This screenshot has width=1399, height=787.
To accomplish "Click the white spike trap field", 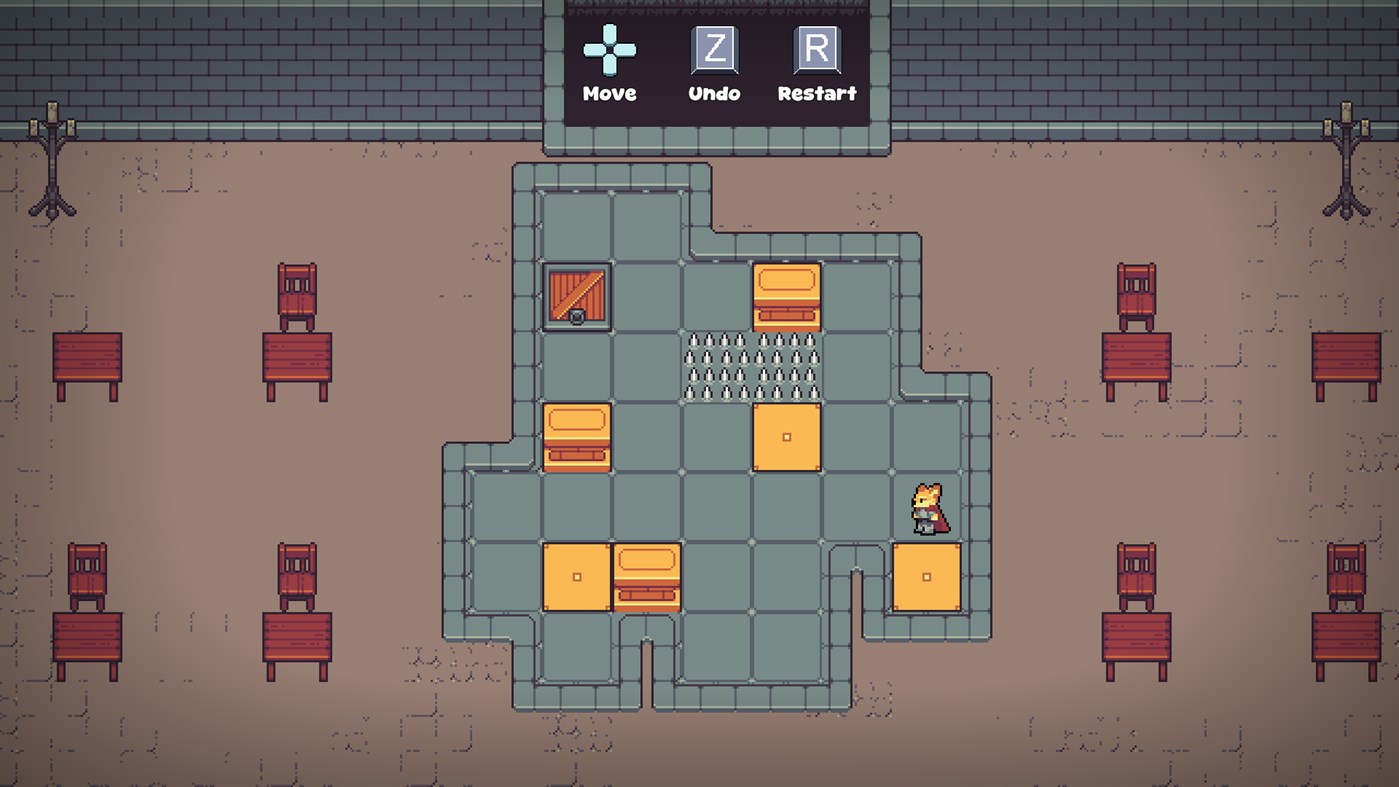I will pos(752,365).
